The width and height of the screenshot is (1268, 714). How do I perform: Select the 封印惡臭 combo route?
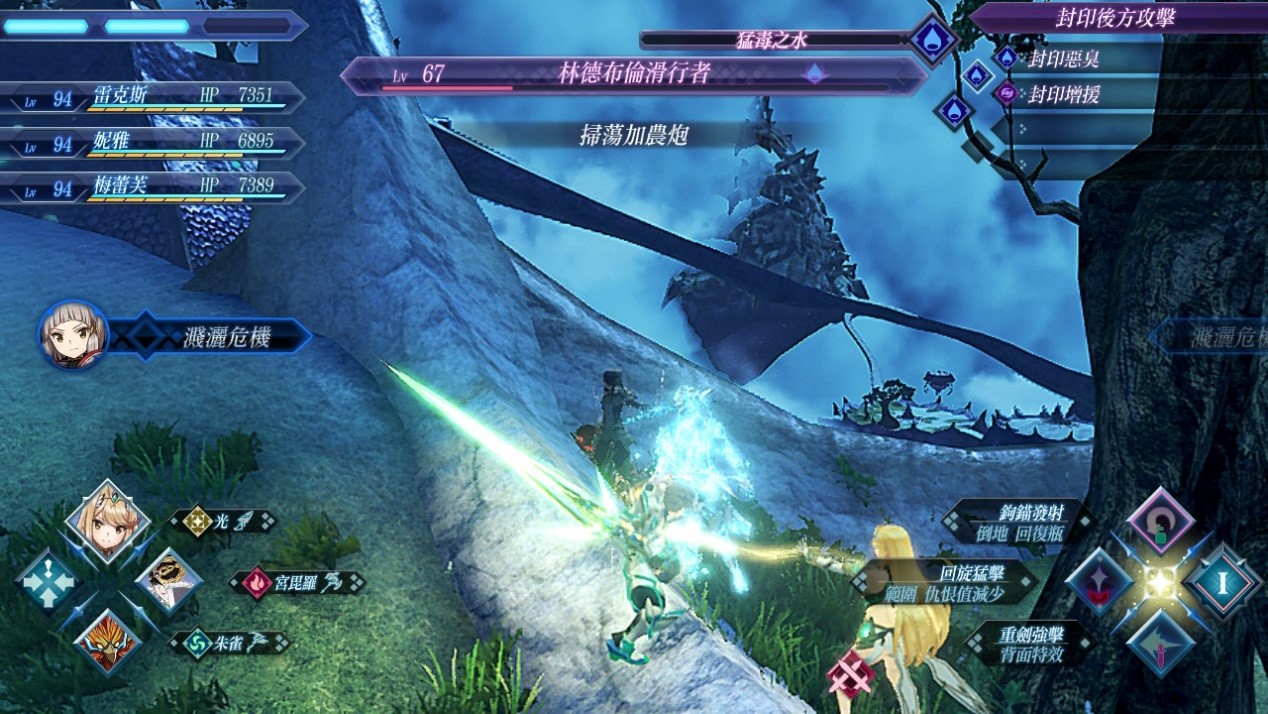pyautogui.click(x=1064, y=58)
